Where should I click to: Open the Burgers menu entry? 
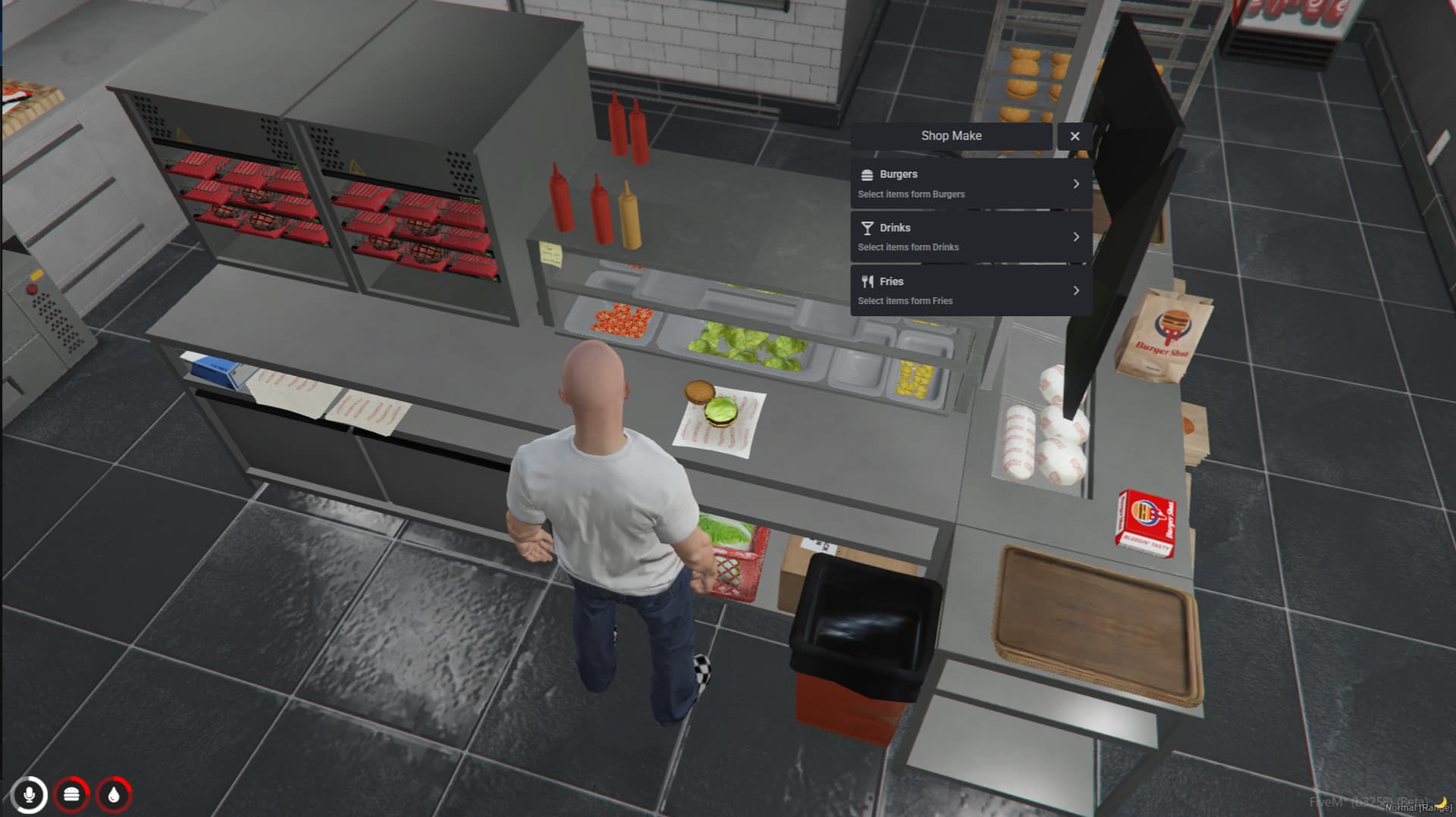[971, 182]
